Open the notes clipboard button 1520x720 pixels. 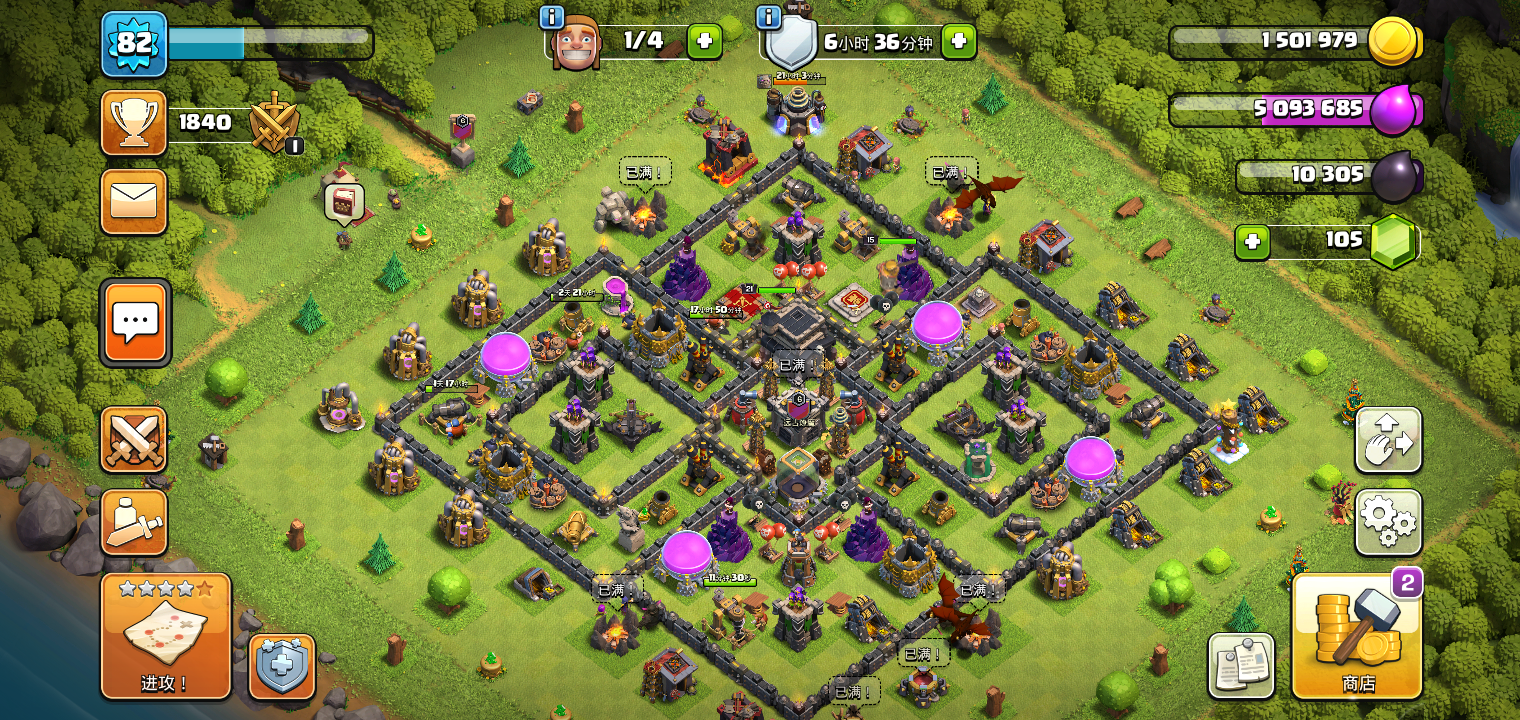click(1241, 665)
